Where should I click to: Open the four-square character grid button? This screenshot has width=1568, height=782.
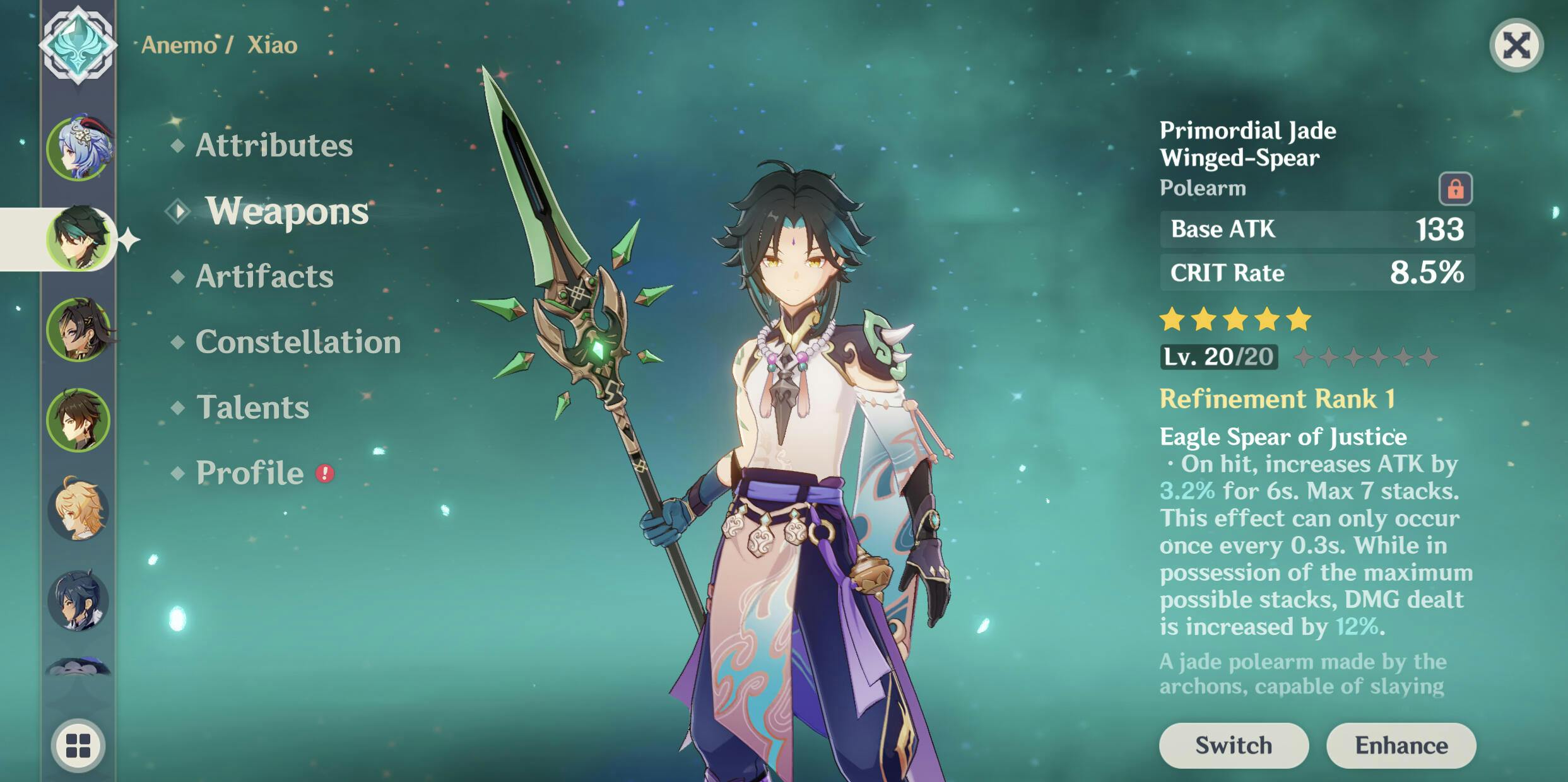(x=78, y=745)
